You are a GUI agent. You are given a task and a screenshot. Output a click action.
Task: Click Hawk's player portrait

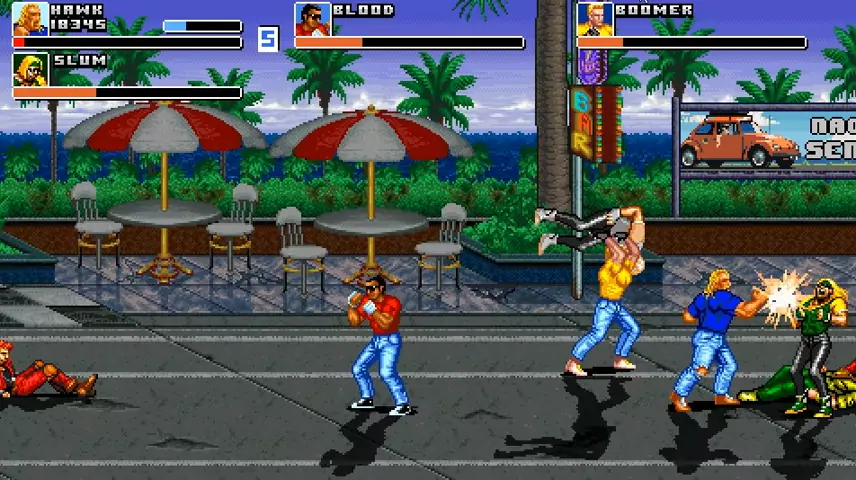(30, 19)
